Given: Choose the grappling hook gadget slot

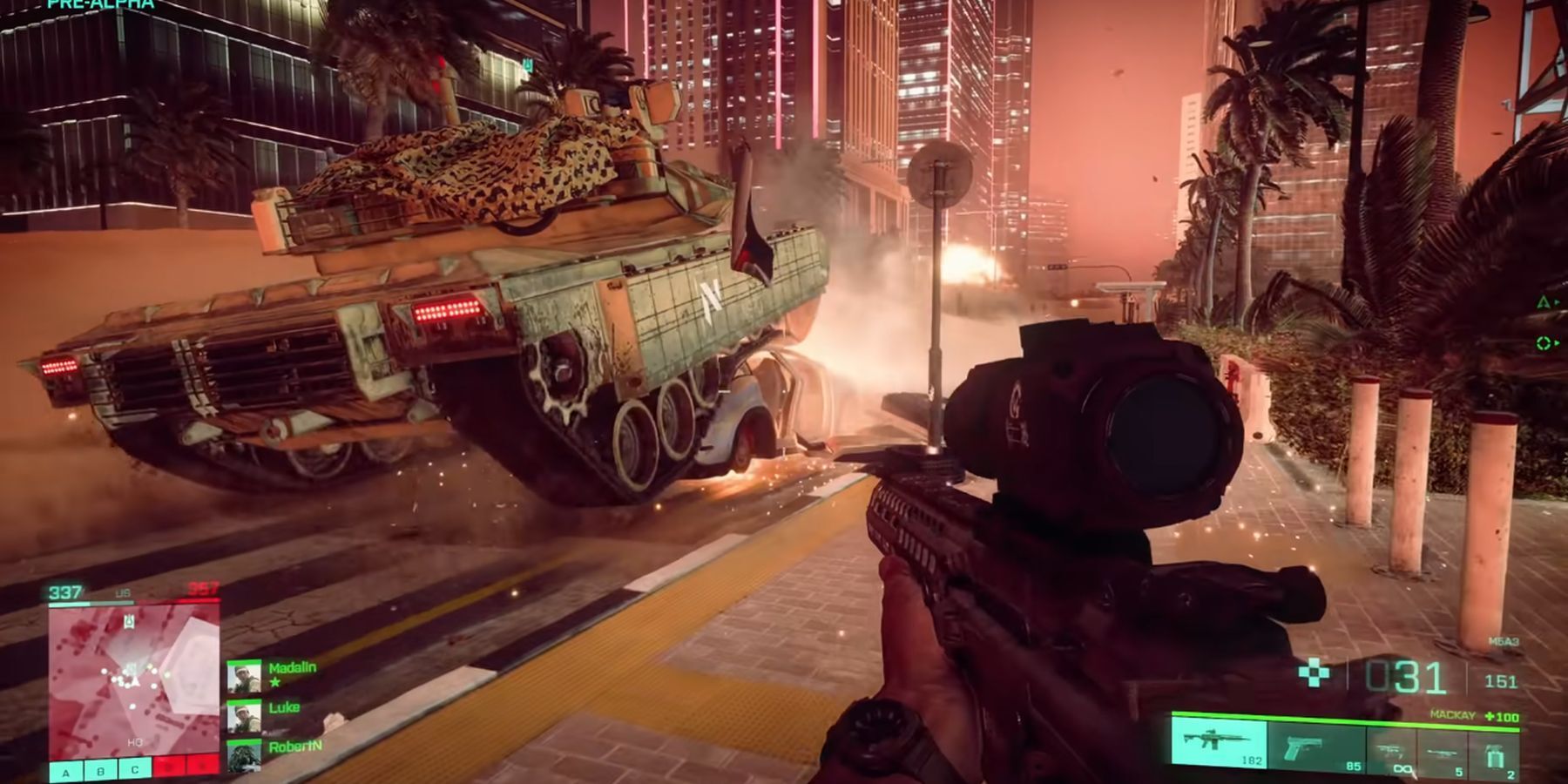Looking at the screenshot, I should (x=1392, y=749).
